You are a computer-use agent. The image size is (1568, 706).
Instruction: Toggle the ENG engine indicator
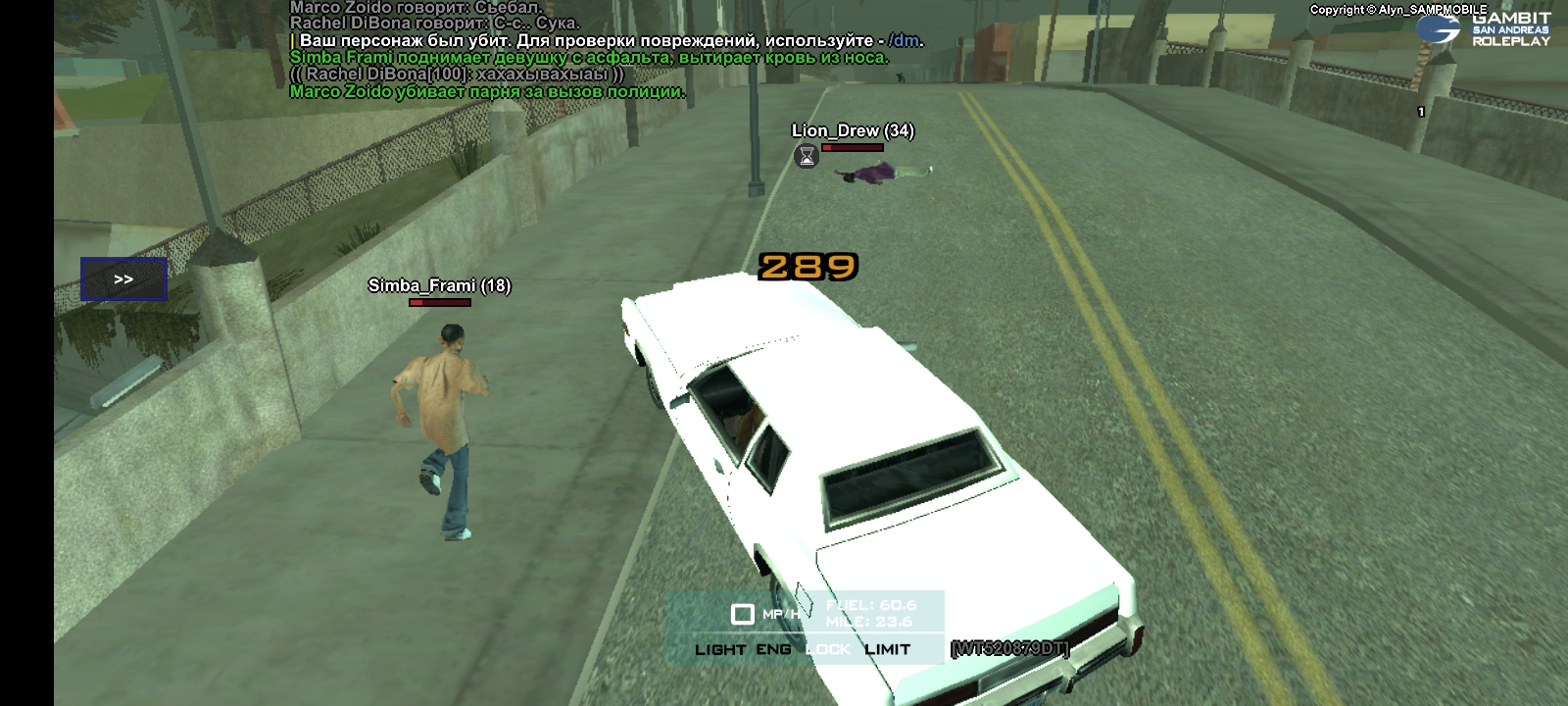coord(773,649)
